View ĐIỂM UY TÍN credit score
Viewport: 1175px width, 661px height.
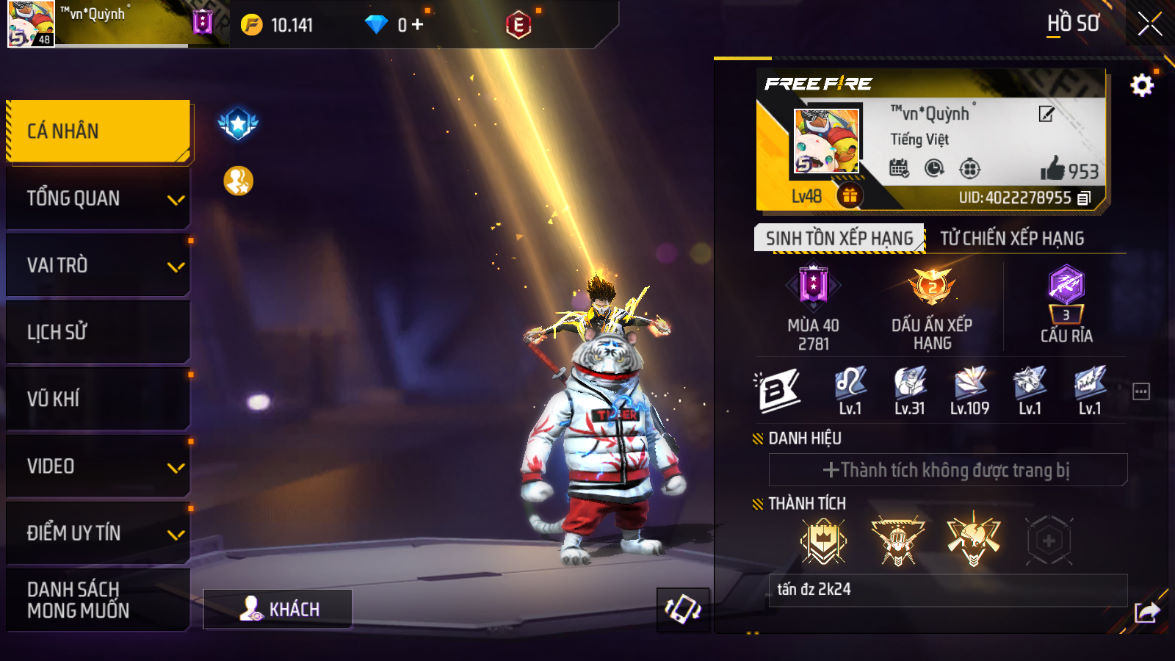tap(97, 533)
